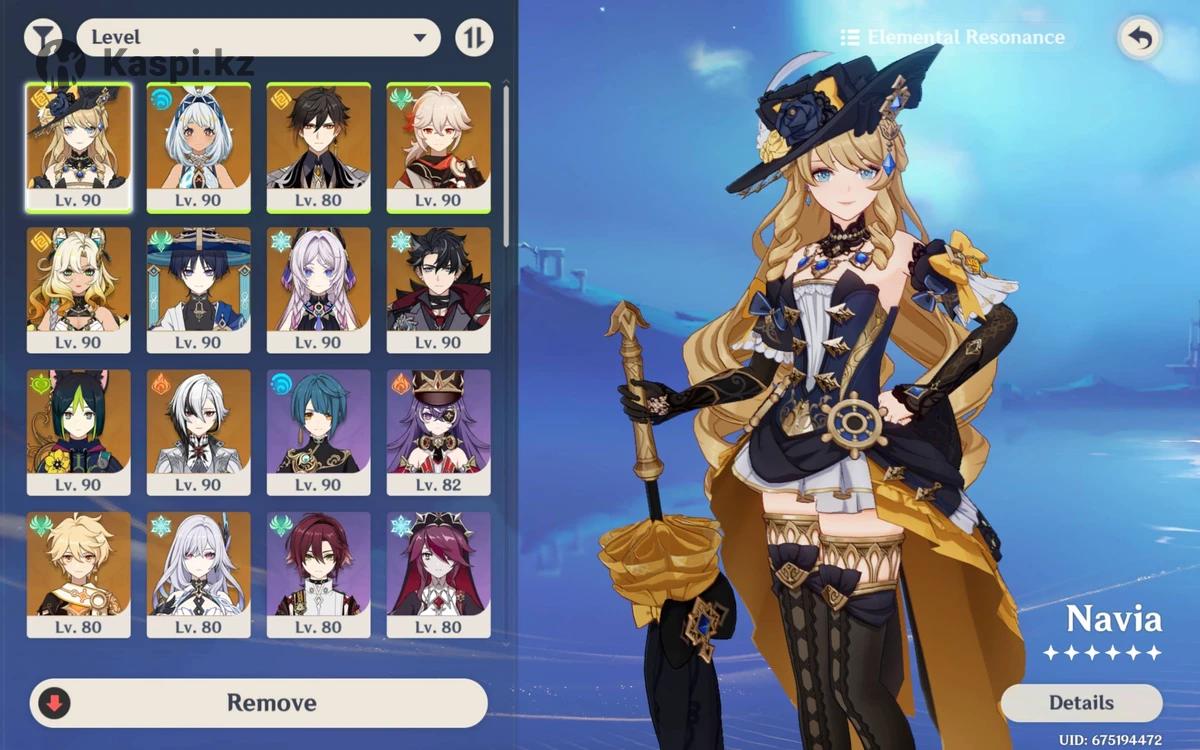Remove the selected character from party
The image size is (1200, 750).
pos(259,703)
